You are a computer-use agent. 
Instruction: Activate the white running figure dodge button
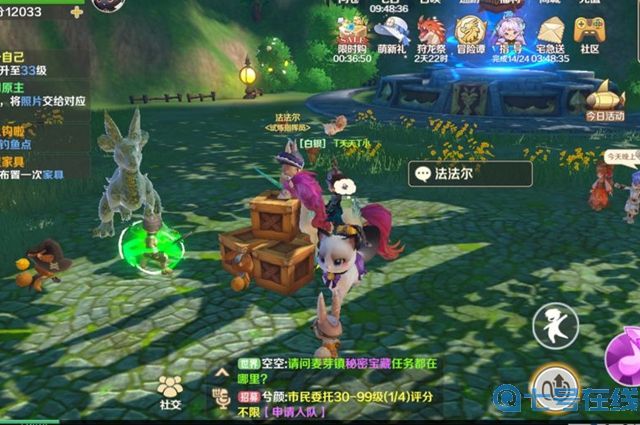(554, 326)
